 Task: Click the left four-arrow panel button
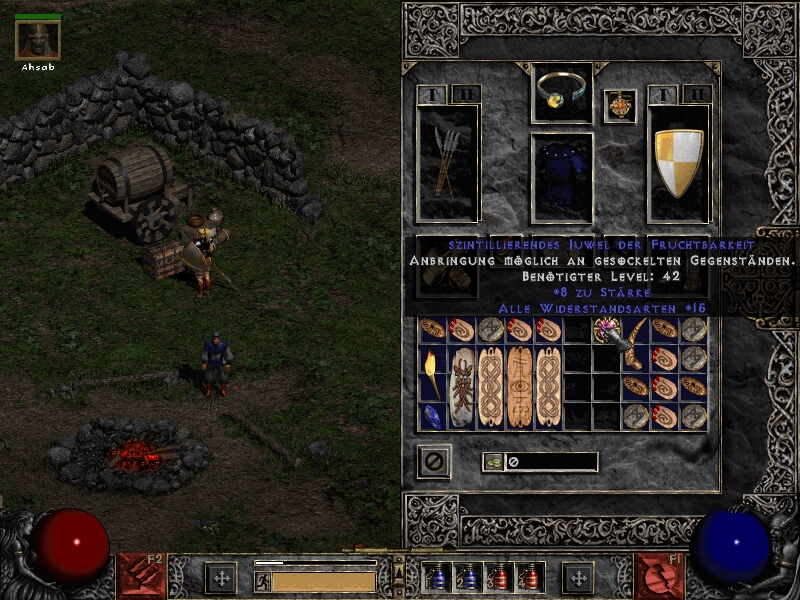pyautogui.click(x=221, y=577)
